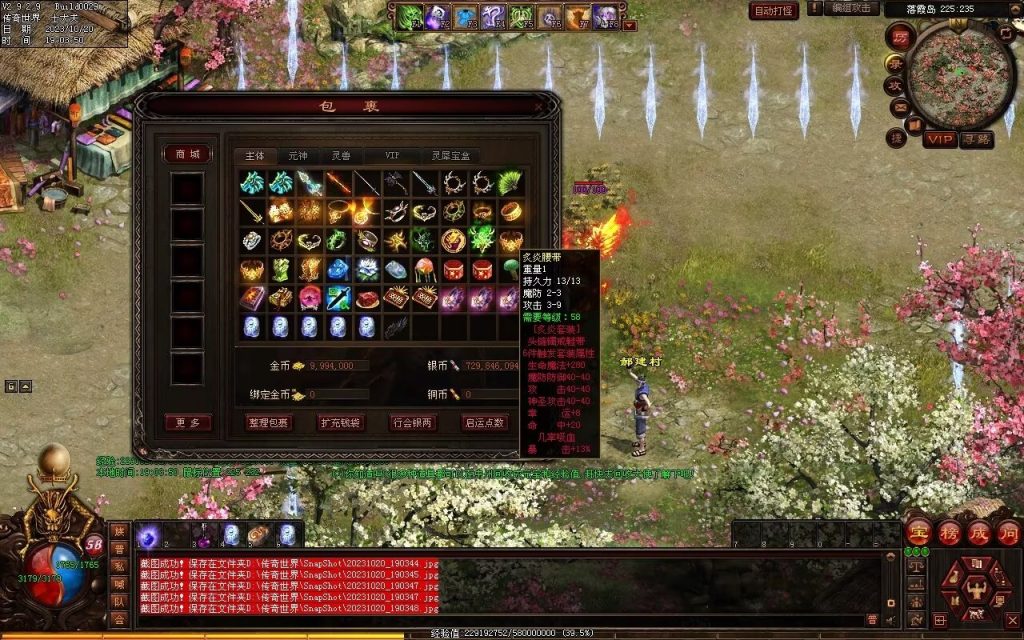
Task: Switch to the 元神 tab
Action: (x=298, y=156)
